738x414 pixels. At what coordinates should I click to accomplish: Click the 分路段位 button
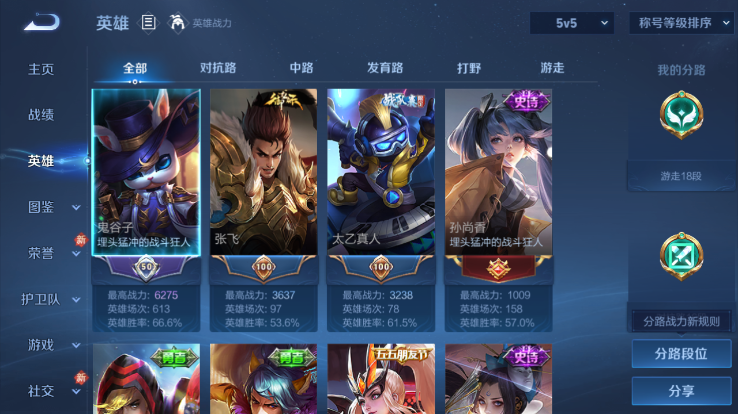tap(680, 354)
